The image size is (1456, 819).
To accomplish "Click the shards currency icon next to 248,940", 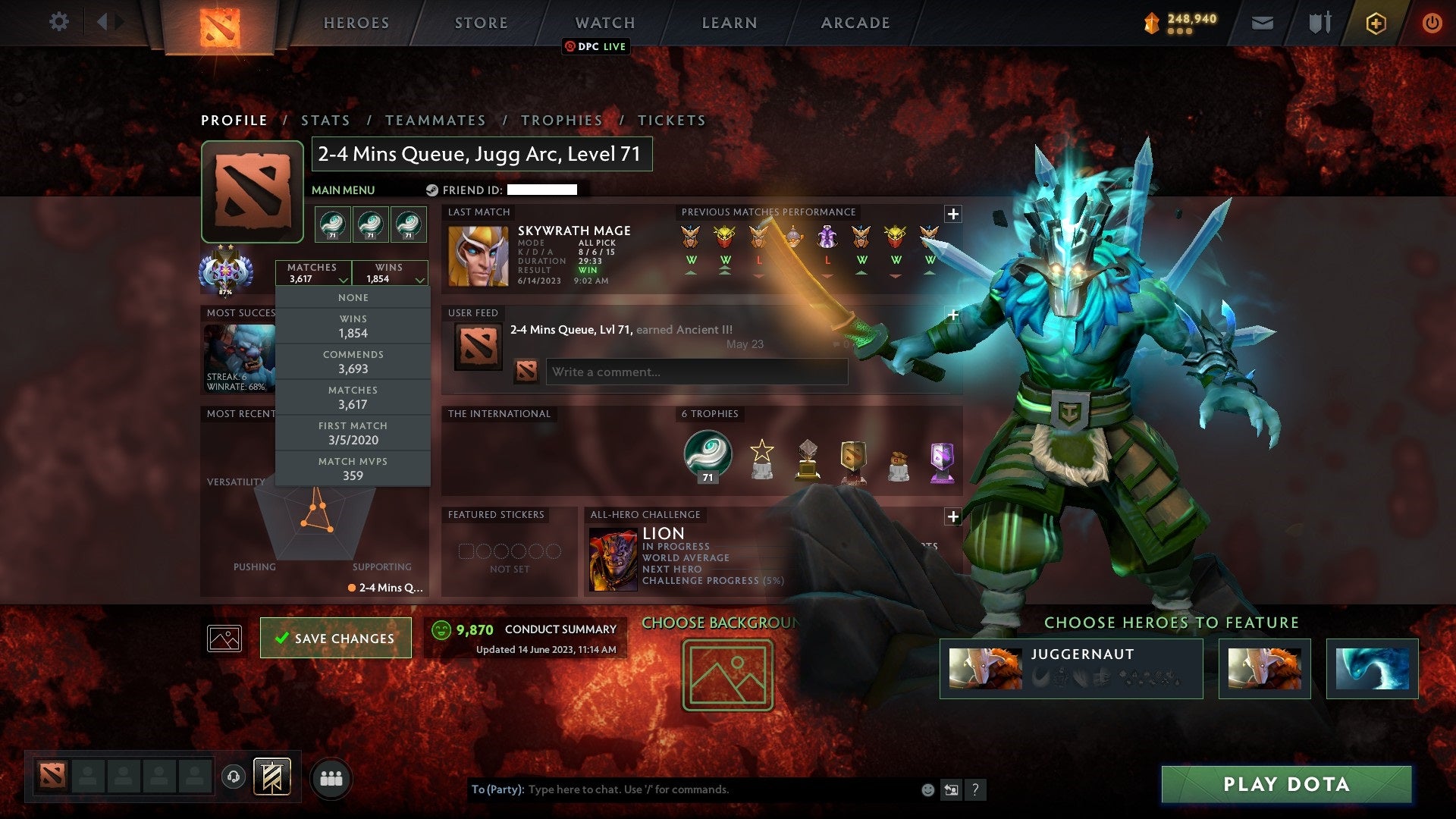I will pos(1150,23).
